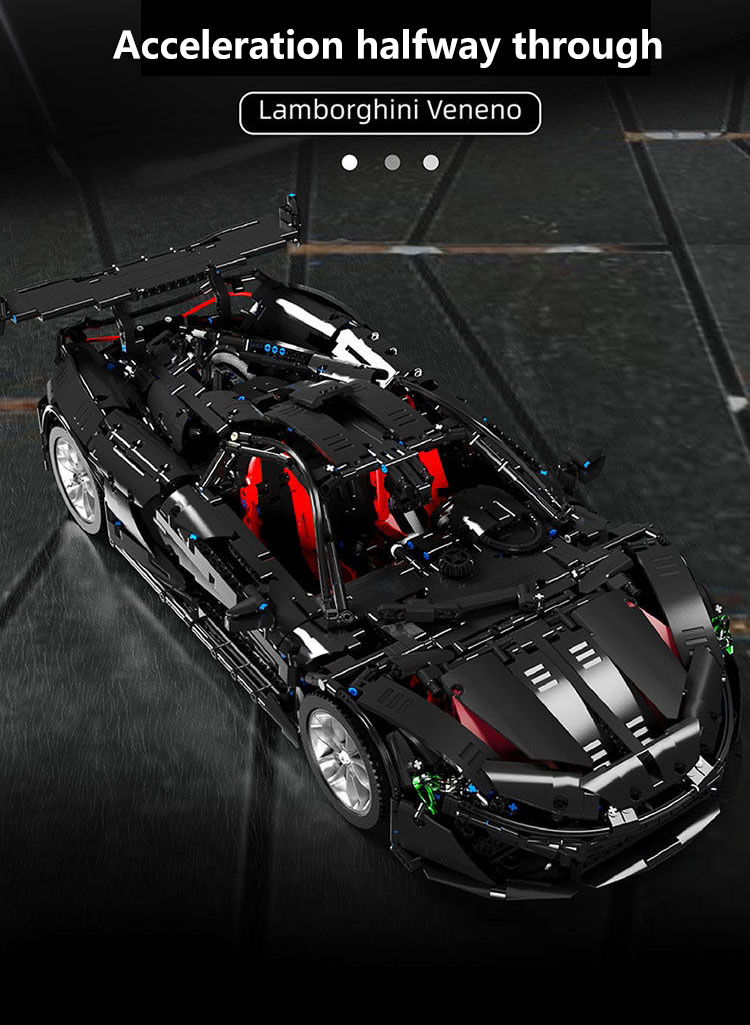Select the Lamborghini Veneno pill label
Screen dimensions: 750x1025
coord(390,112)
